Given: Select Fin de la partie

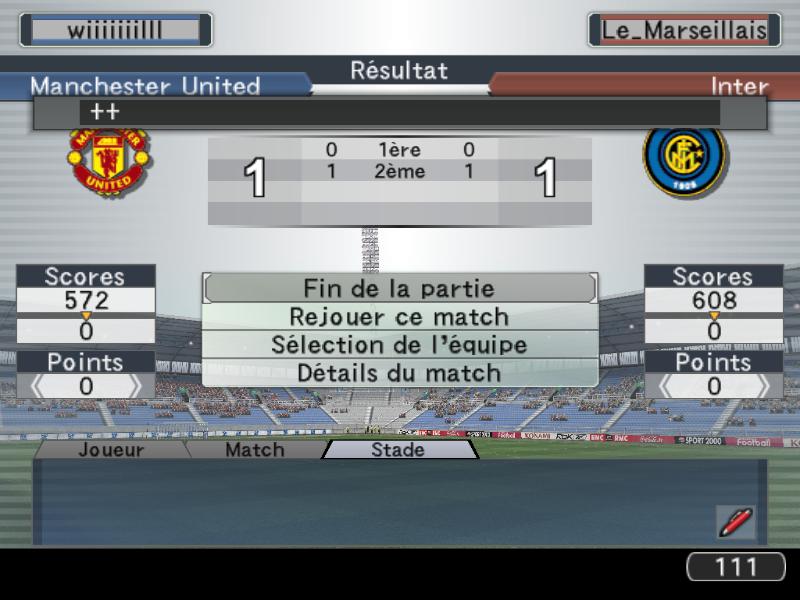Looking at the screenshot, I should coord(399,288).
